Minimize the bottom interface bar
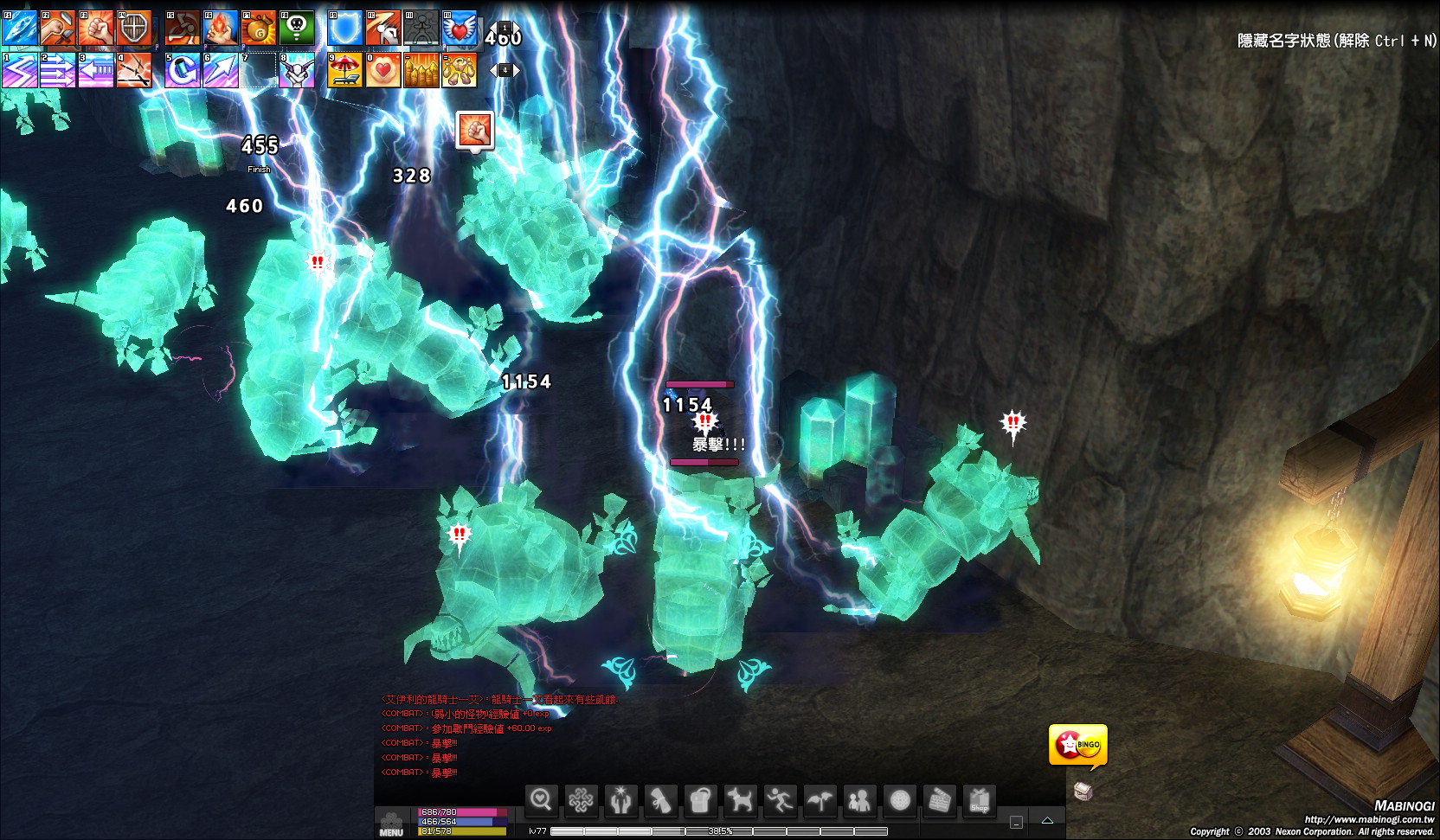 pos(1017,822)
